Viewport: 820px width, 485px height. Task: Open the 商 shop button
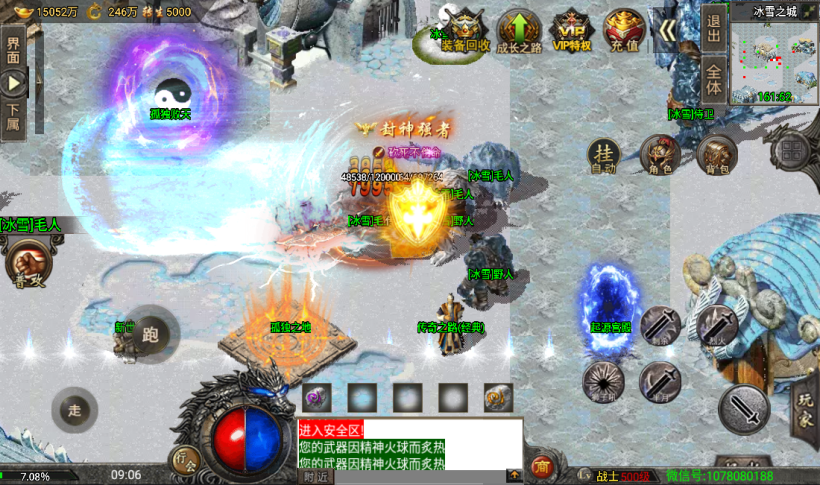point(542,465)
